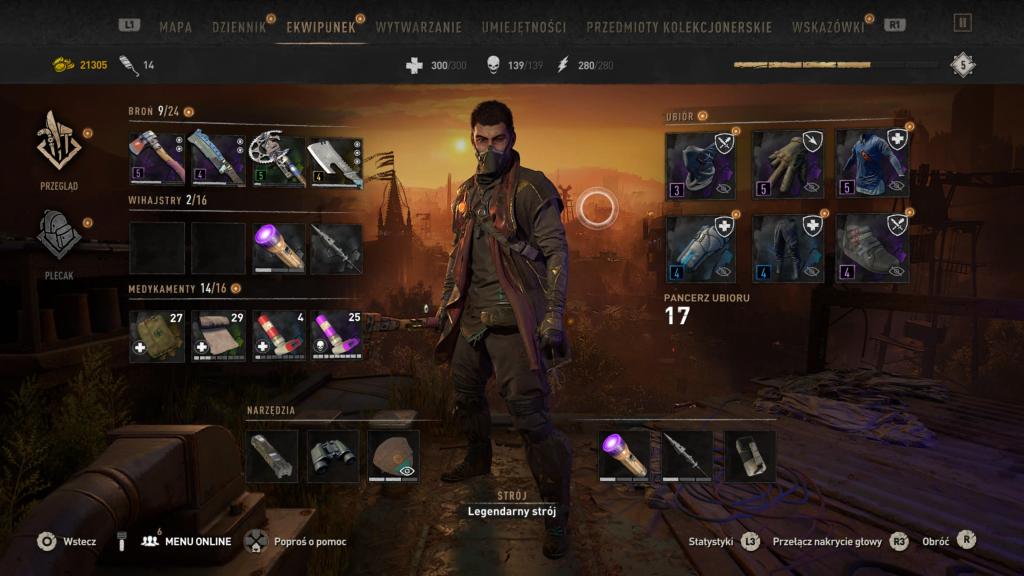Image resolution: width=1024 pixels, height=576 pixels.
Task: Choose the gloves clothing slot
Action: coord(787,165)
